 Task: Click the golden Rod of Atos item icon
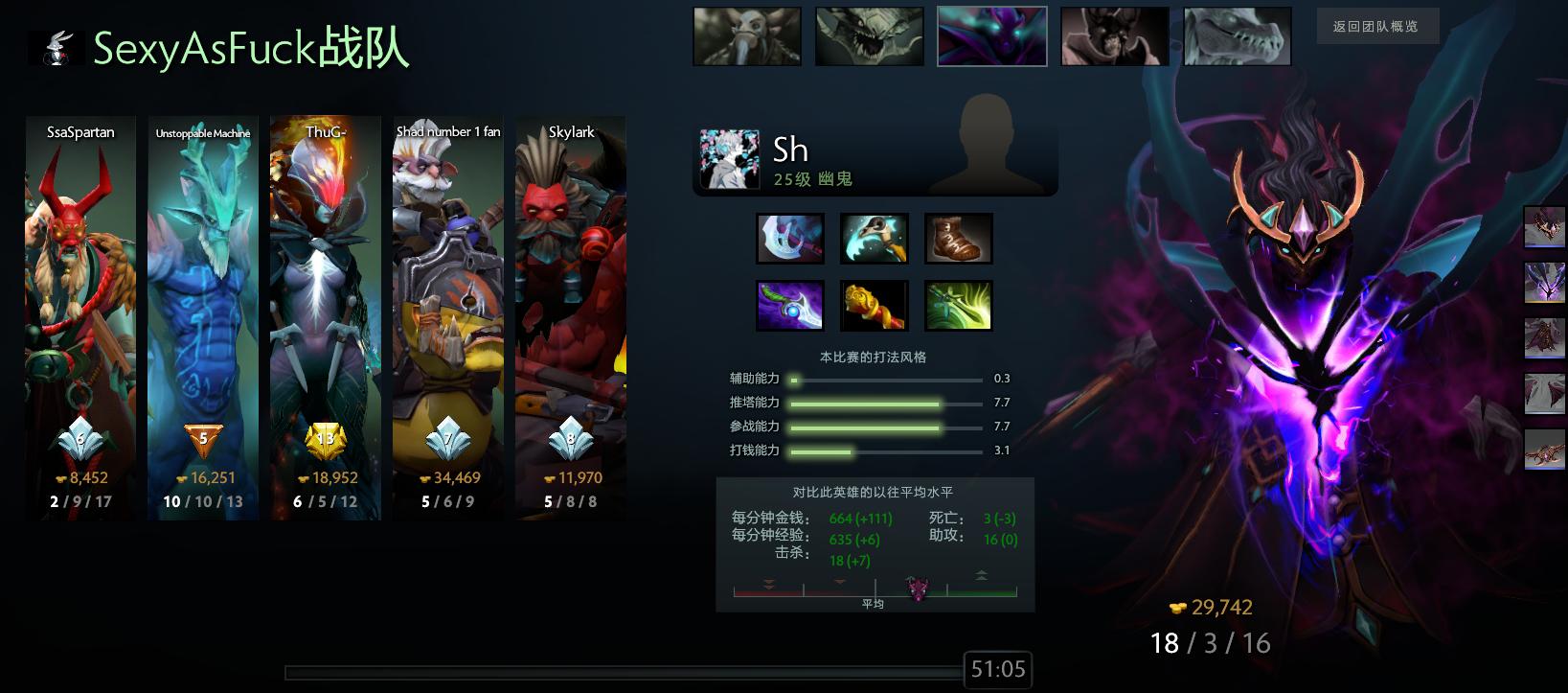tap(875, 305)
